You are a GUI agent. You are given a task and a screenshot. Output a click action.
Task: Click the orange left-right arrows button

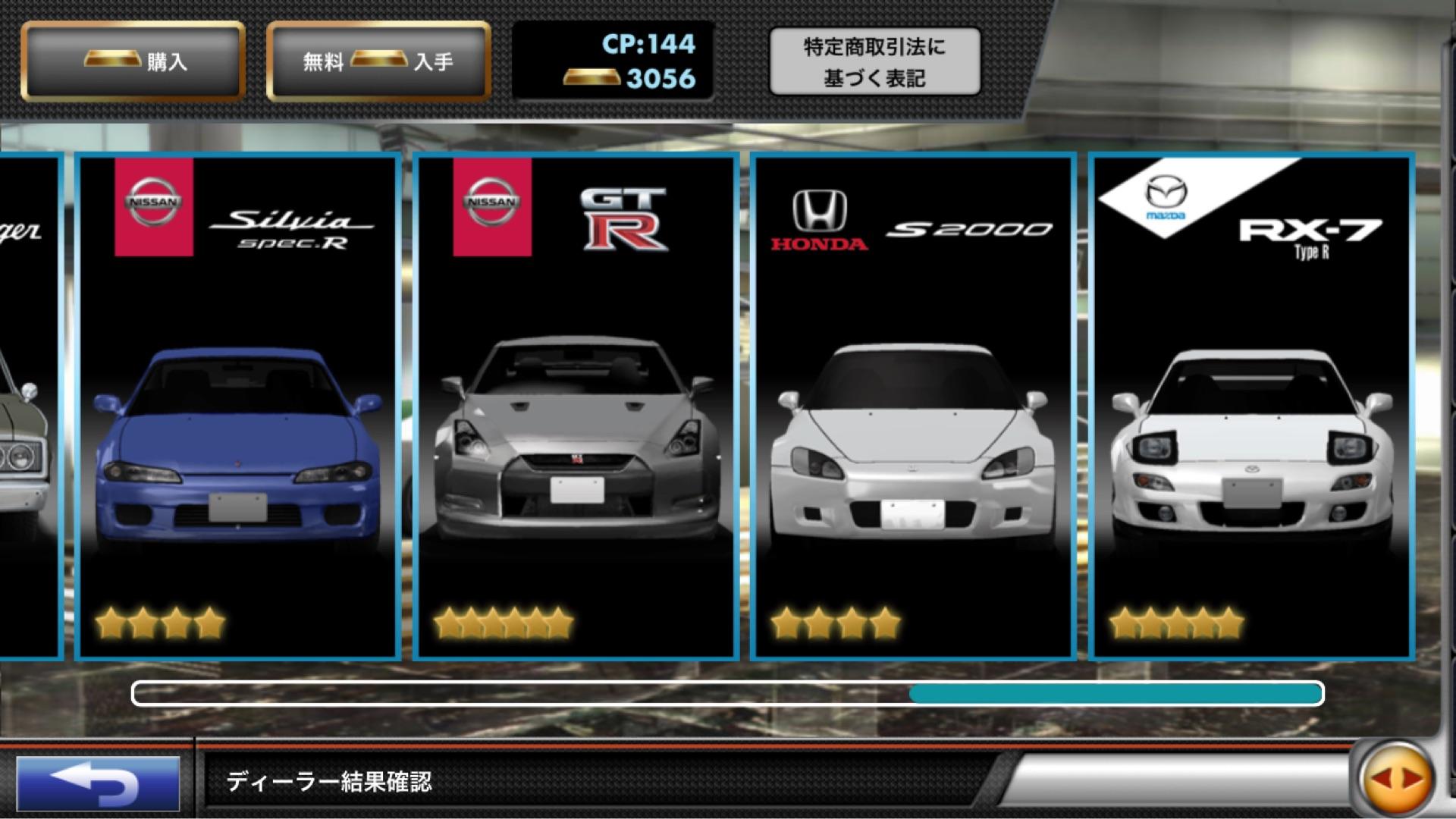pos(1397,778)
